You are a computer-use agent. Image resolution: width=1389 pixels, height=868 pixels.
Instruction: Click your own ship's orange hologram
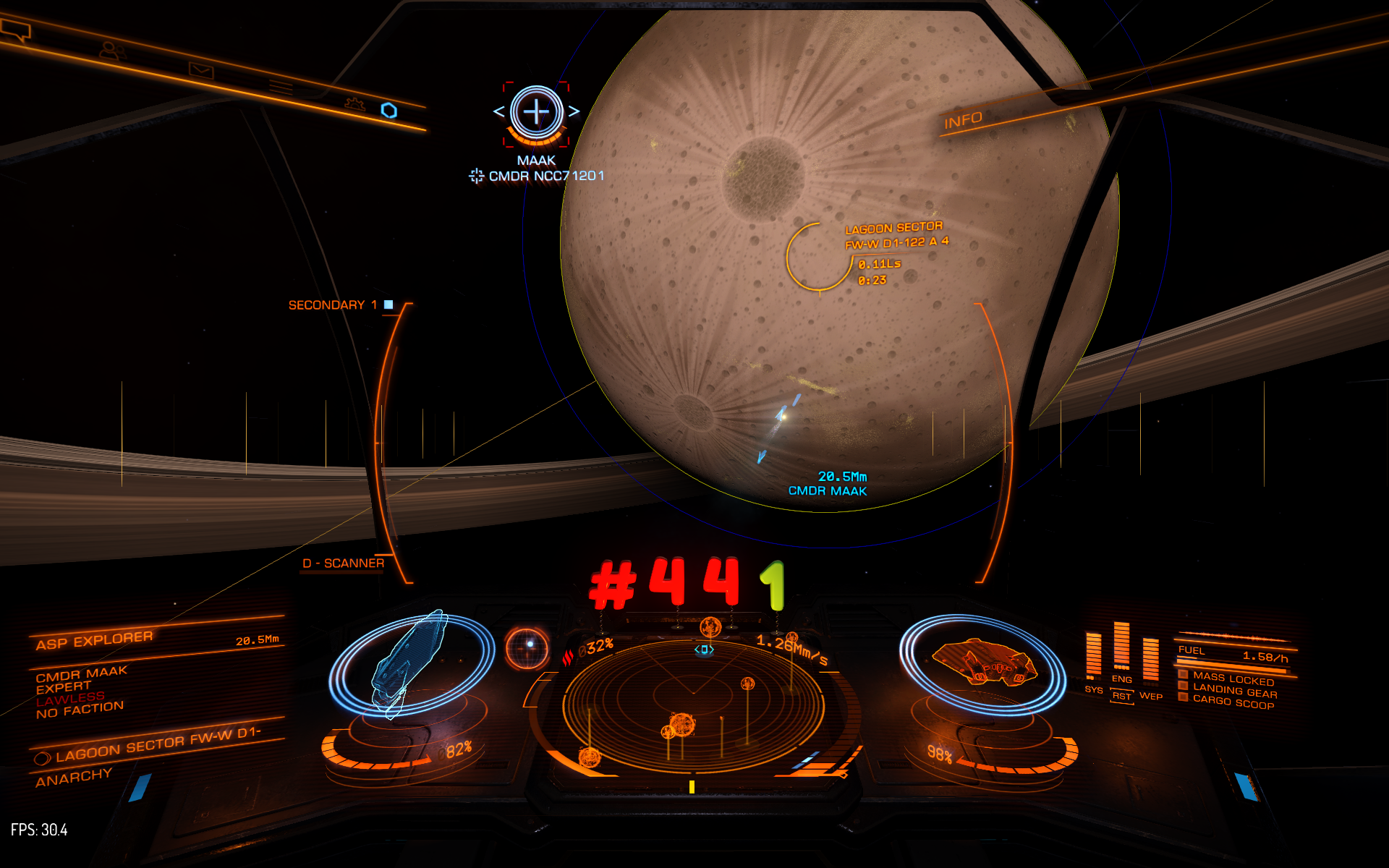(x=982, y=662)
